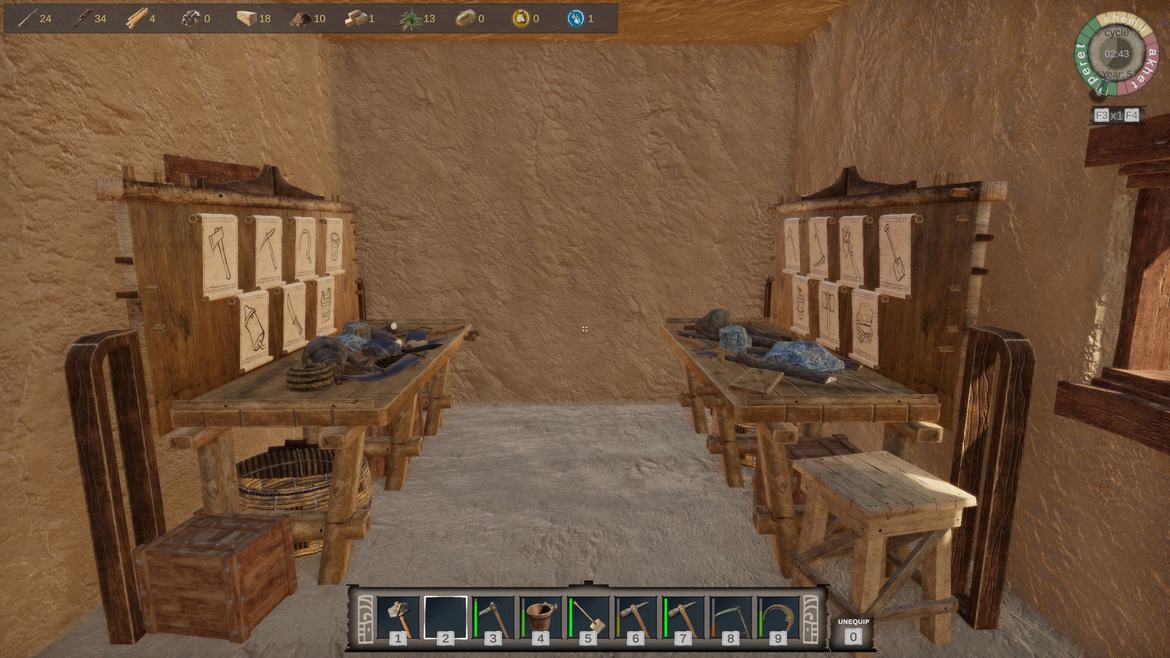
Task: Choose the sickle in hotbar slot 9
Action: pyautogui.click(x=778, y=617)
